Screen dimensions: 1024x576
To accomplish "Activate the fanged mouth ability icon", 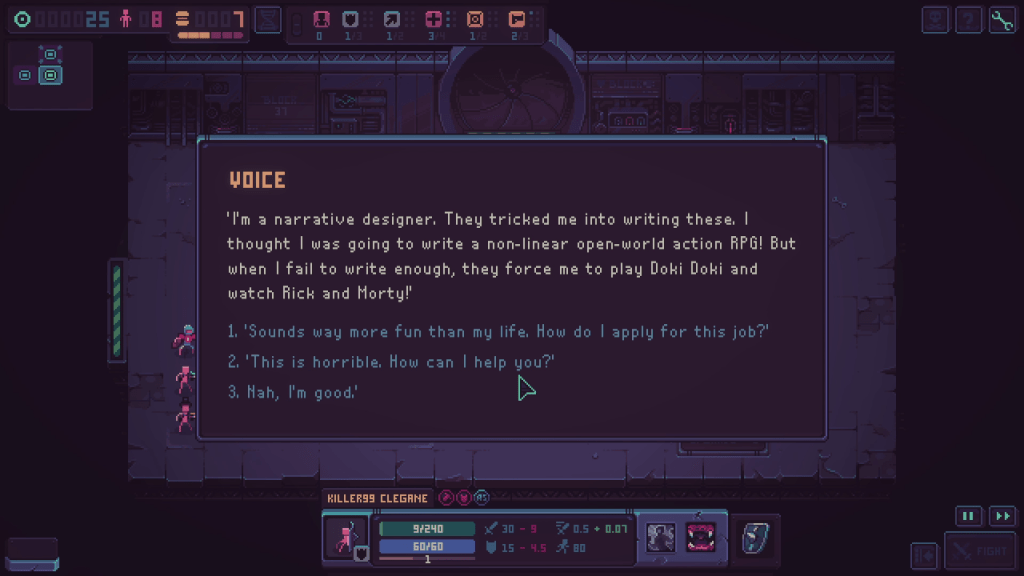I will (700, 537).
